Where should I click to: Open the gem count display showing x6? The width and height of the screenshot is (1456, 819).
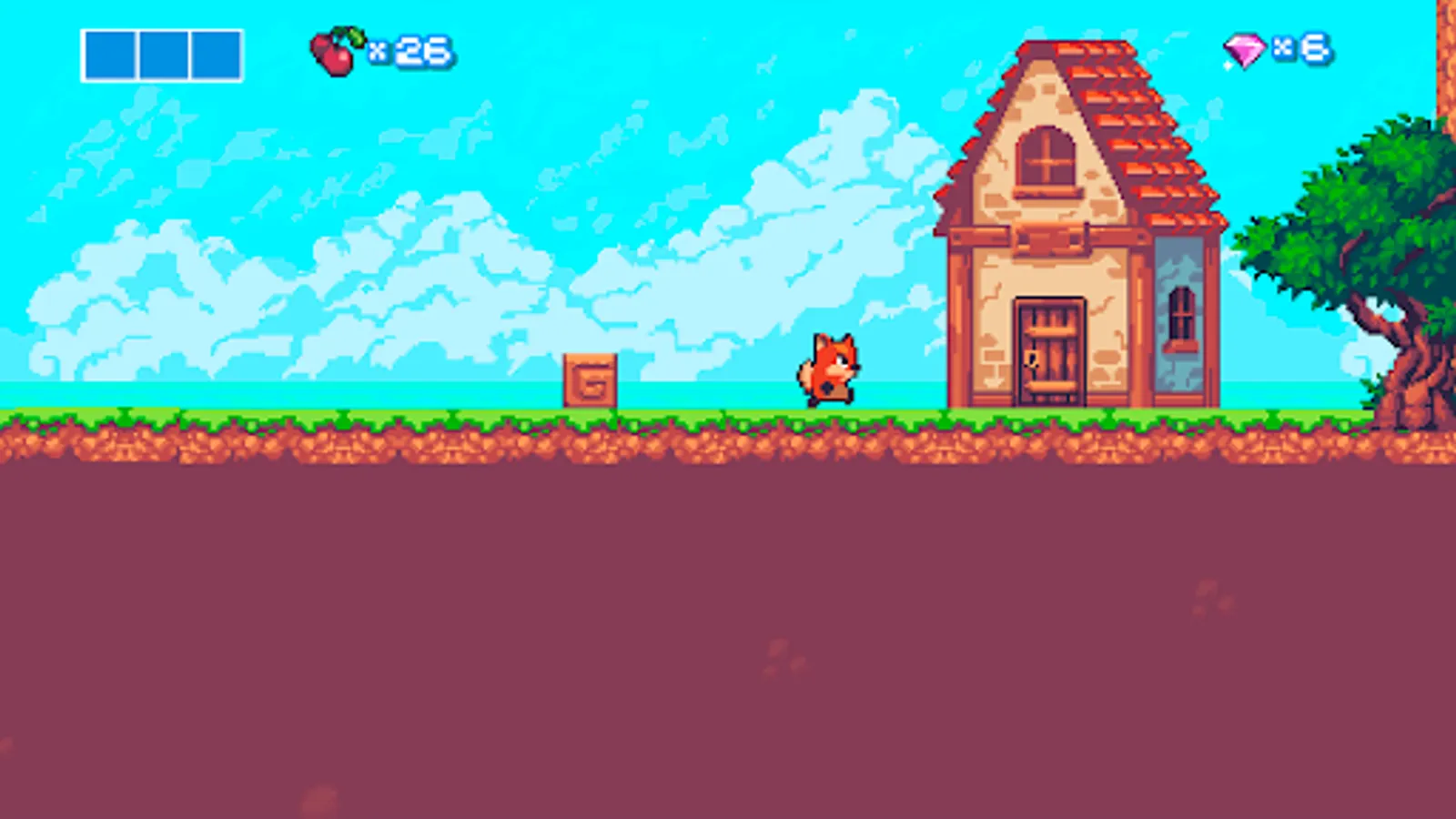(1301, 50)
